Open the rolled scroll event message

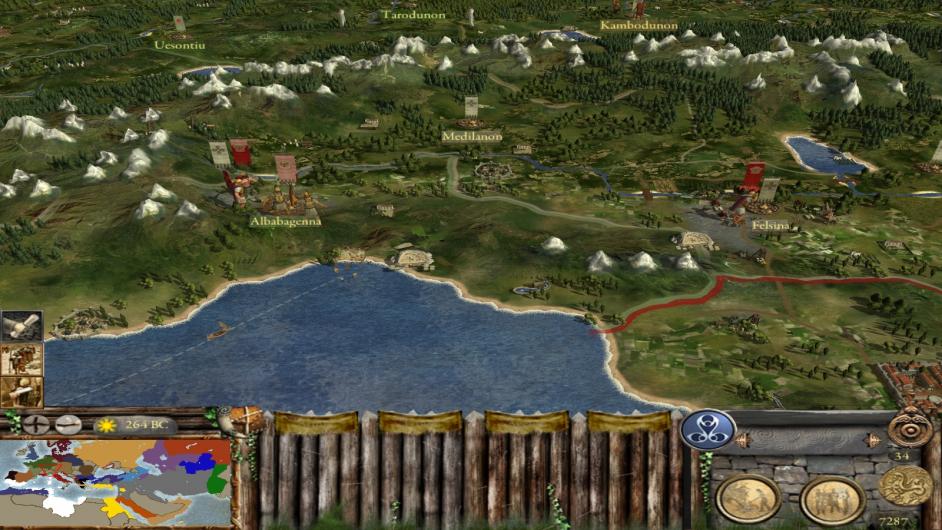[x=20, y=326]
